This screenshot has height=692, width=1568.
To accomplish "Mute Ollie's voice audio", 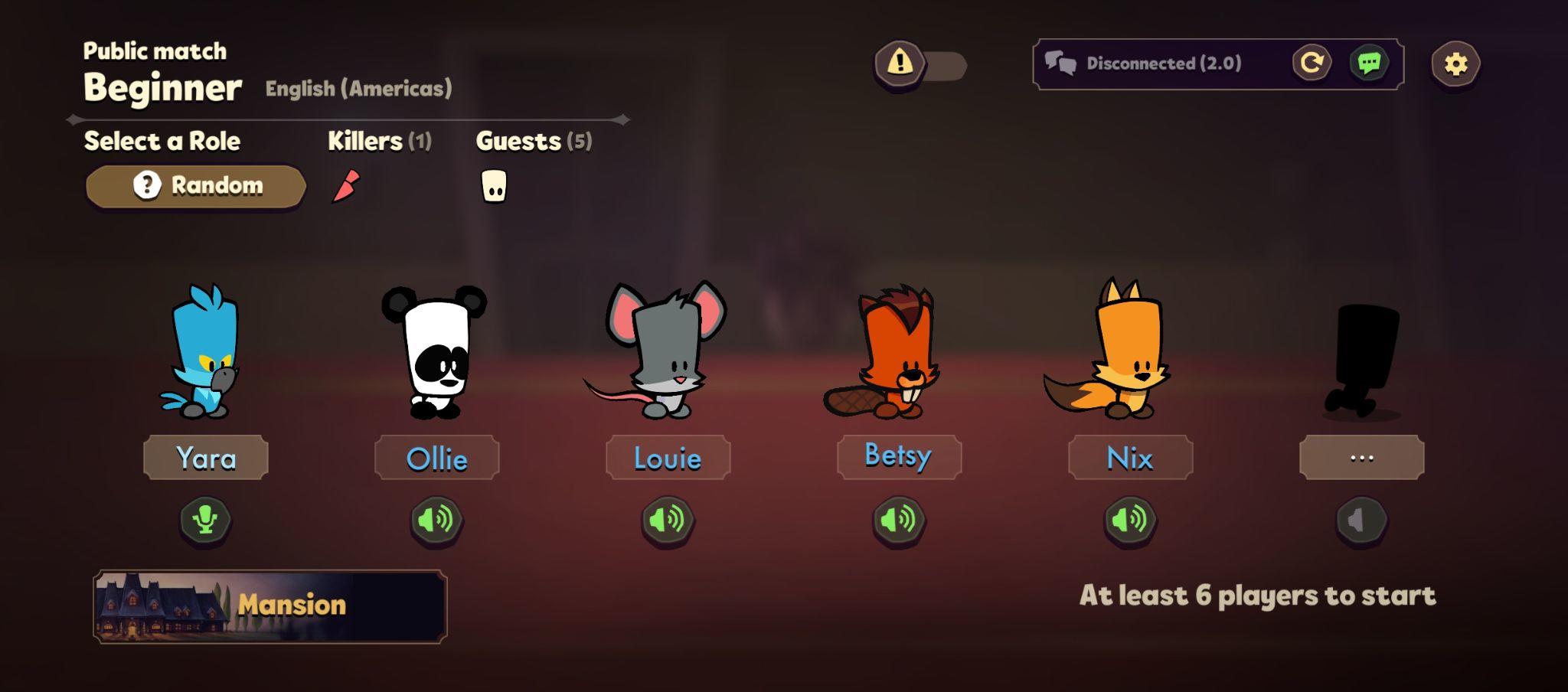I will (x=437, y=520).
